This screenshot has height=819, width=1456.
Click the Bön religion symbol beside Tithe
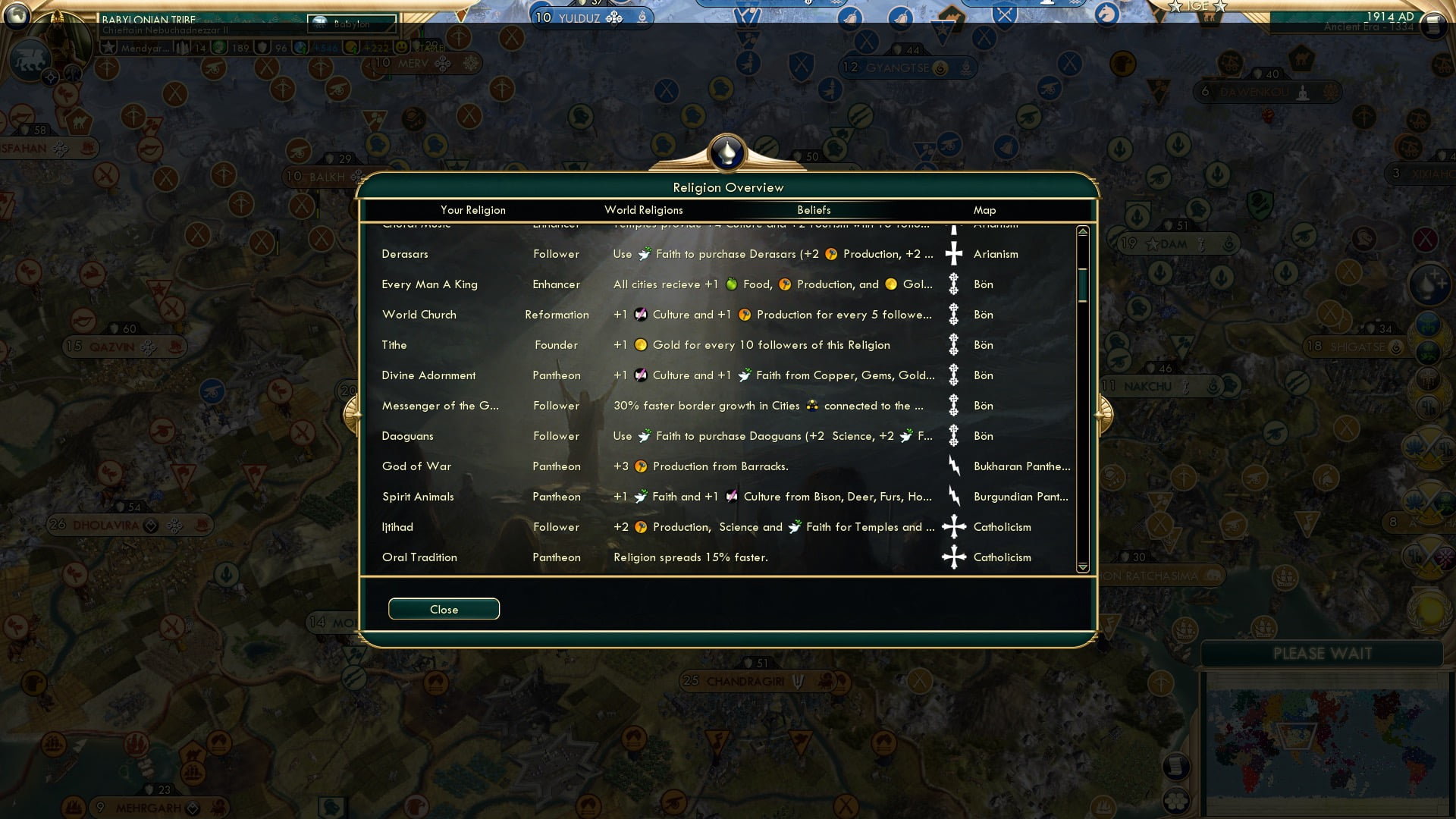tap(954, 345)
